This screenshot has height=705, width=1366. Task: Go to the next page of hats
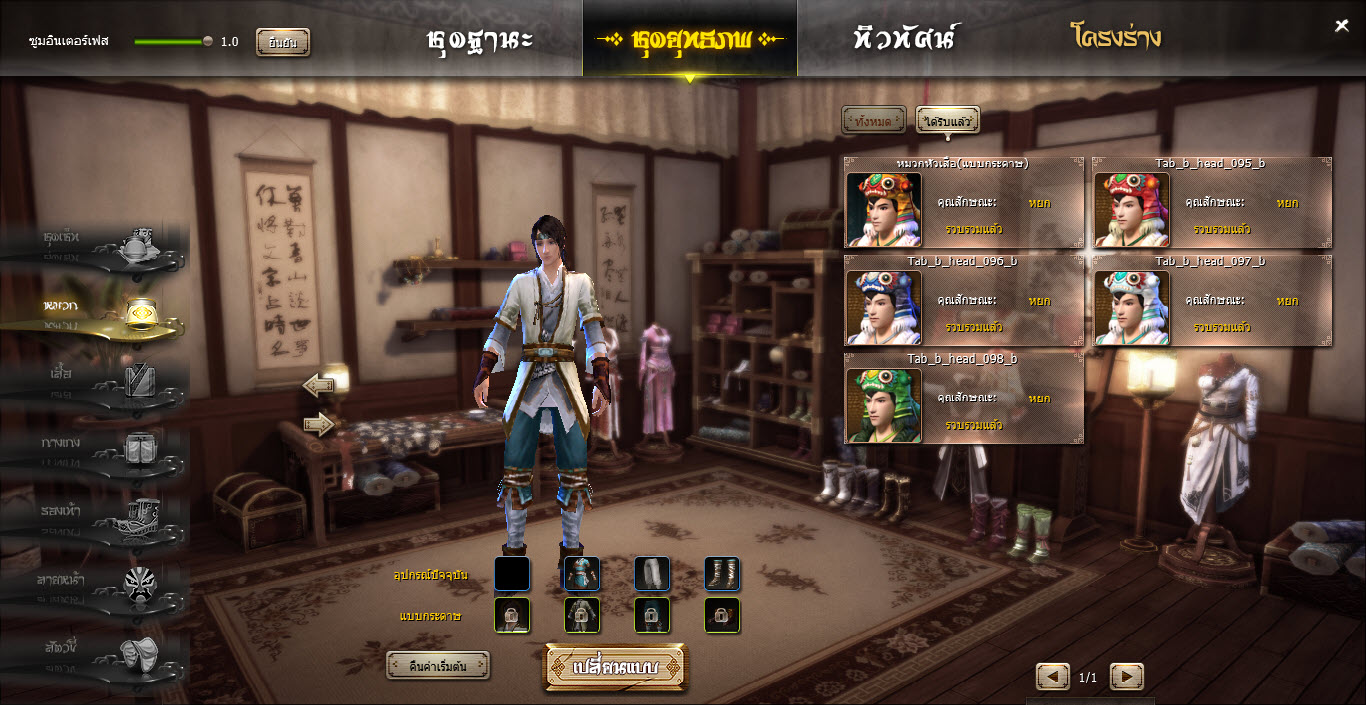1126,677
